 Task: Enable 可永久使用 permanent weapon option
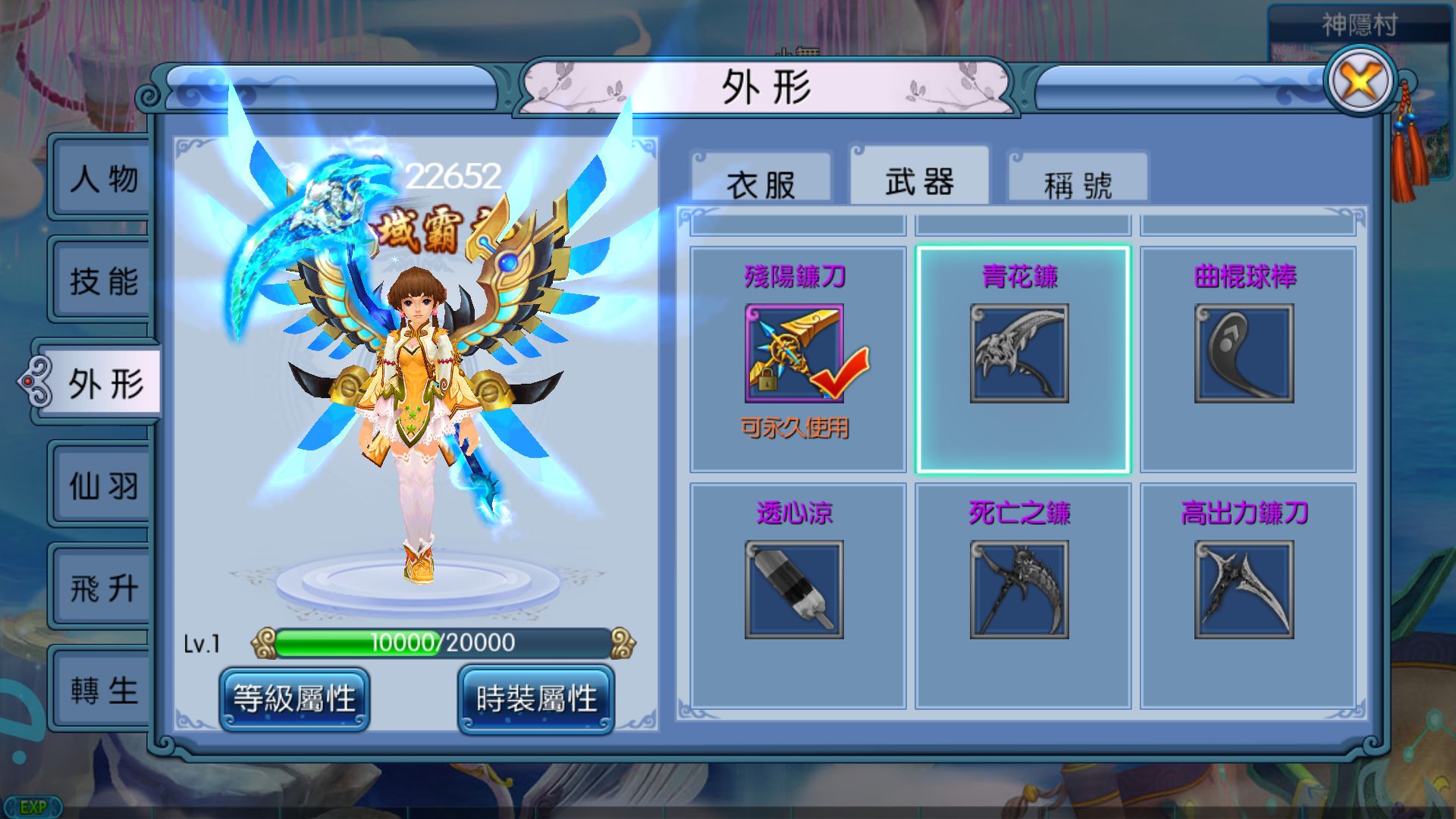pyautogui.click(x=796, y=428)
